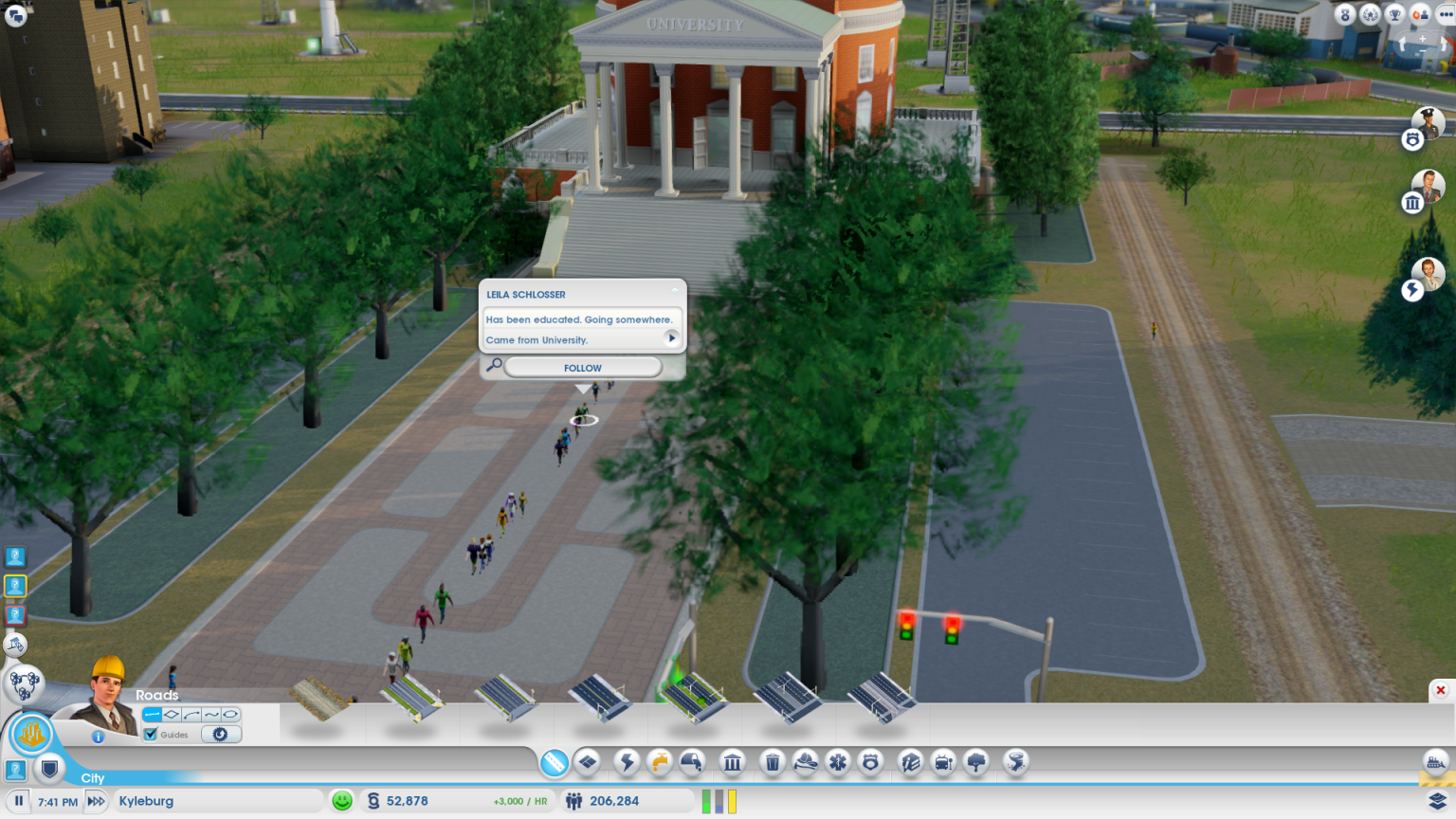Open the Power utilities (lightning bolt icon)
Image resolution: width=1456 pixels, height=819 pixels.
tap(627, 762)
